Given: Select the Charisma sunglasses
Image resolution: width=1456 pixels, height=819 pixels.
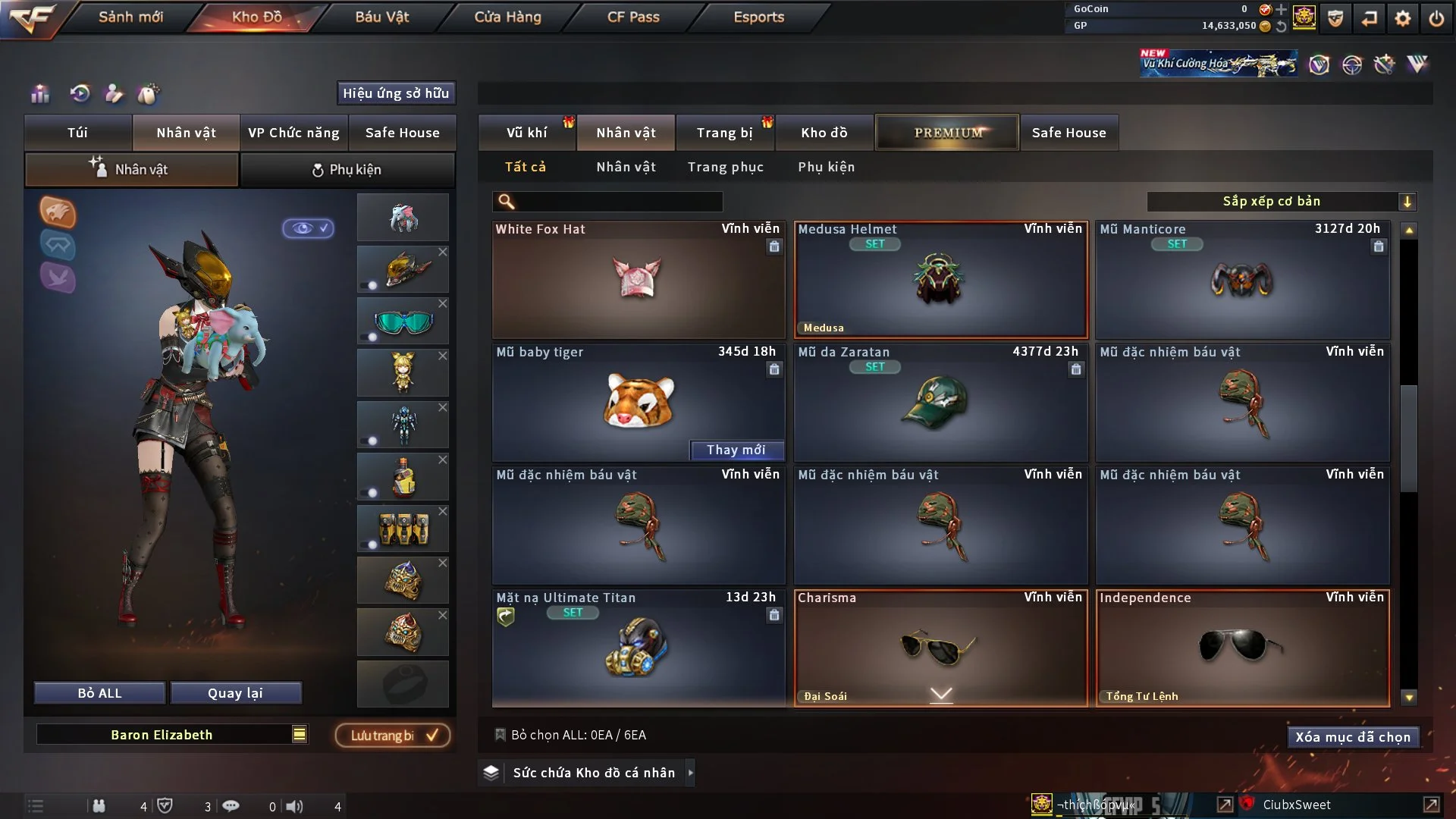Looking at the screenshot, I should click(x=940, y=648).
